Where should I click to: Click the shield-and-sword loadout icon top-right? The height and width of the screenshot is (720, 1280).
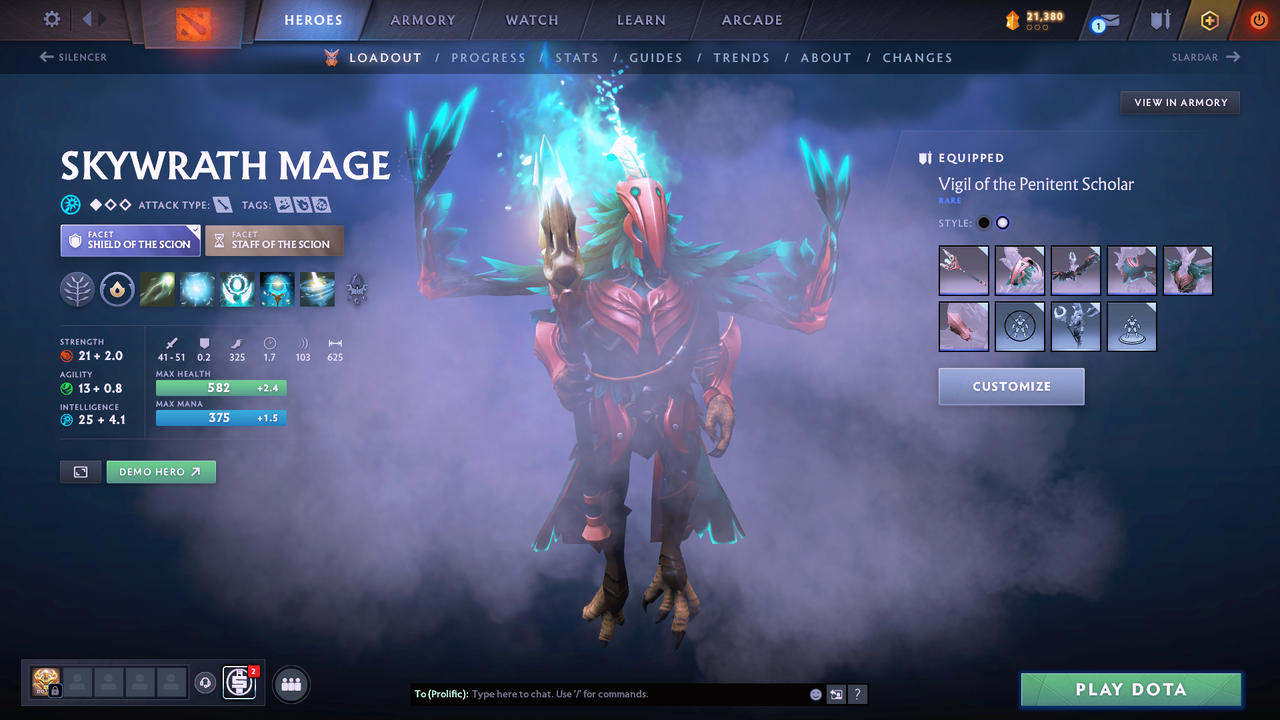click(x=1161, y=19)
